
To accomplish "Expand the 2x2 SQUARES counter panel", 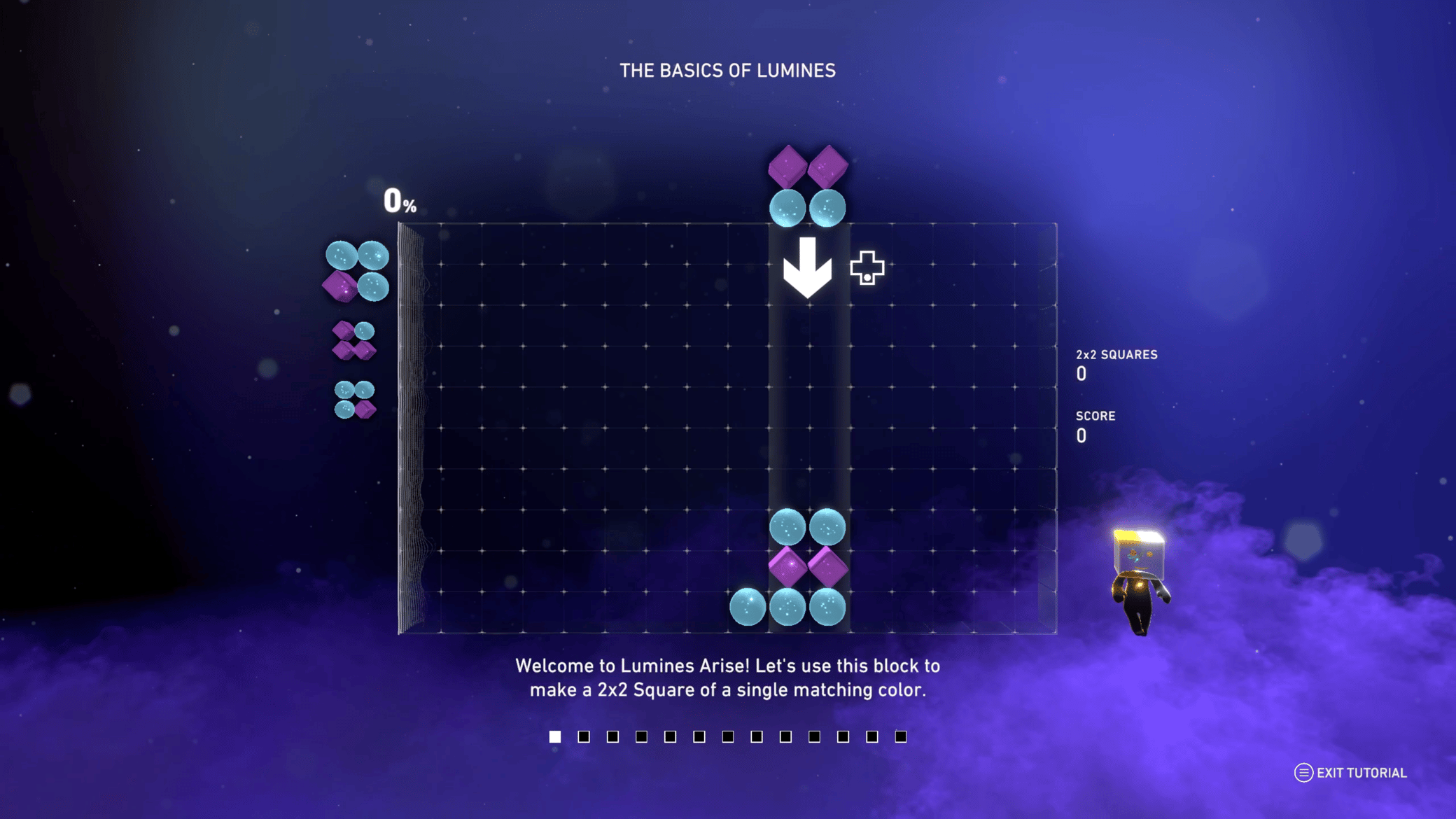I will point(1118,364).
